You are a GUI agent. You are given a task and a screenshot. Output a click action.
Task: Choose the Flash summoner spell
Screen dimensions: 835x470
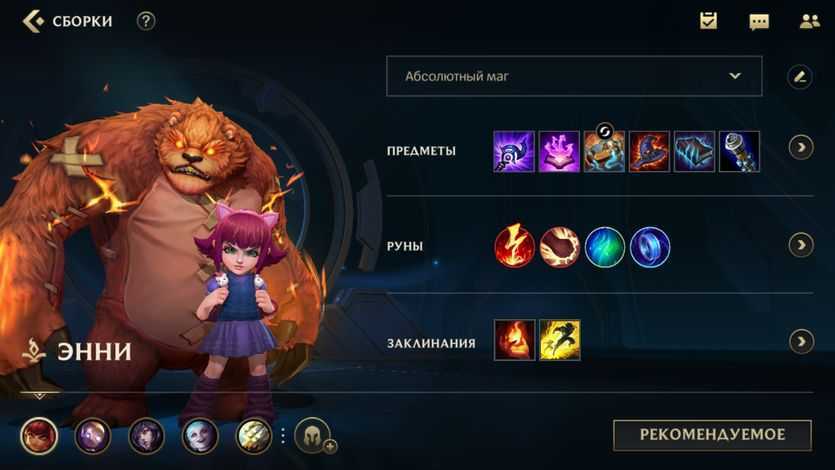tap(560, 340)
